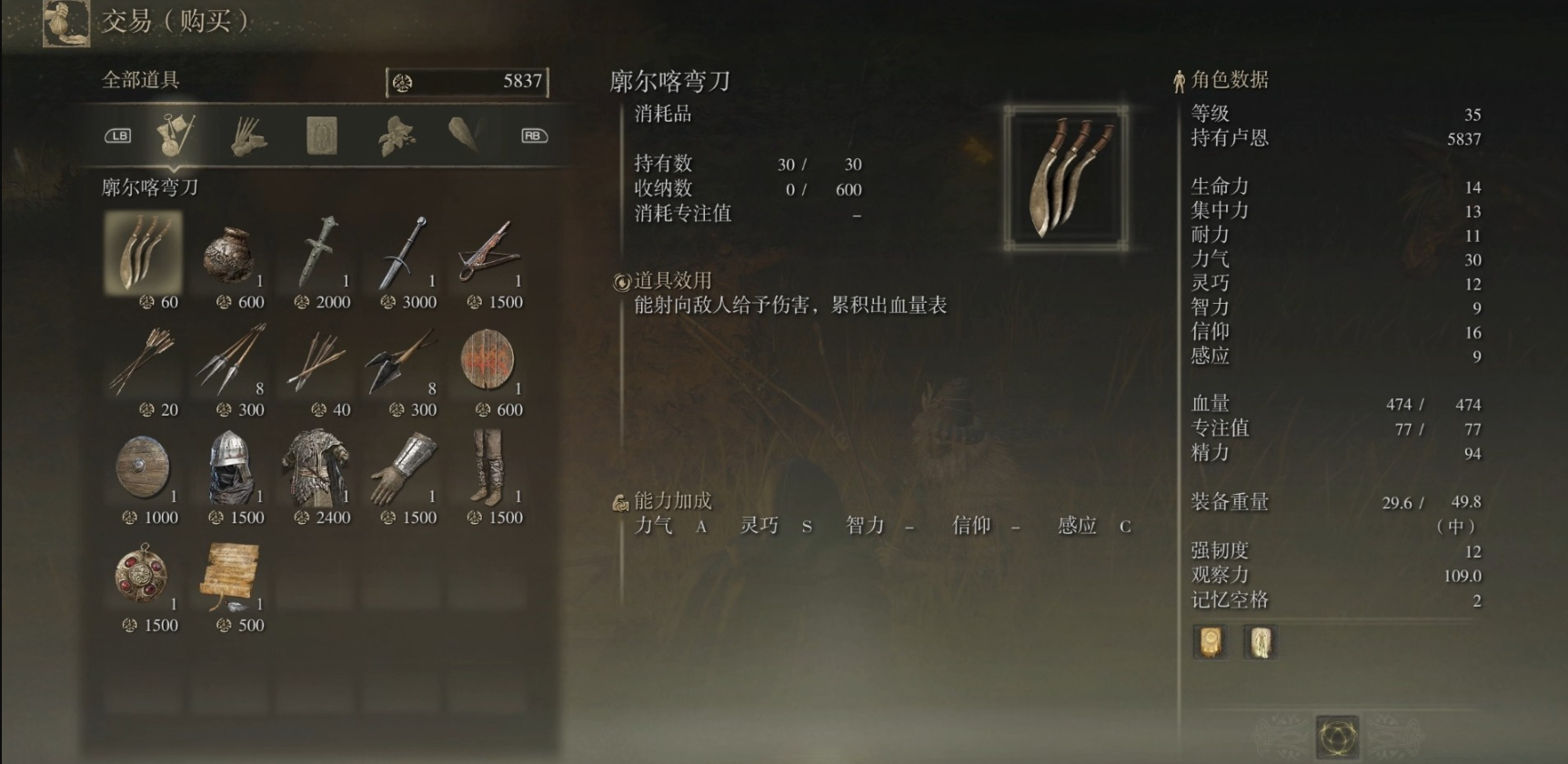Select the round buckler priced 1000
1568x764 pixels.
[x=144, y=469]
